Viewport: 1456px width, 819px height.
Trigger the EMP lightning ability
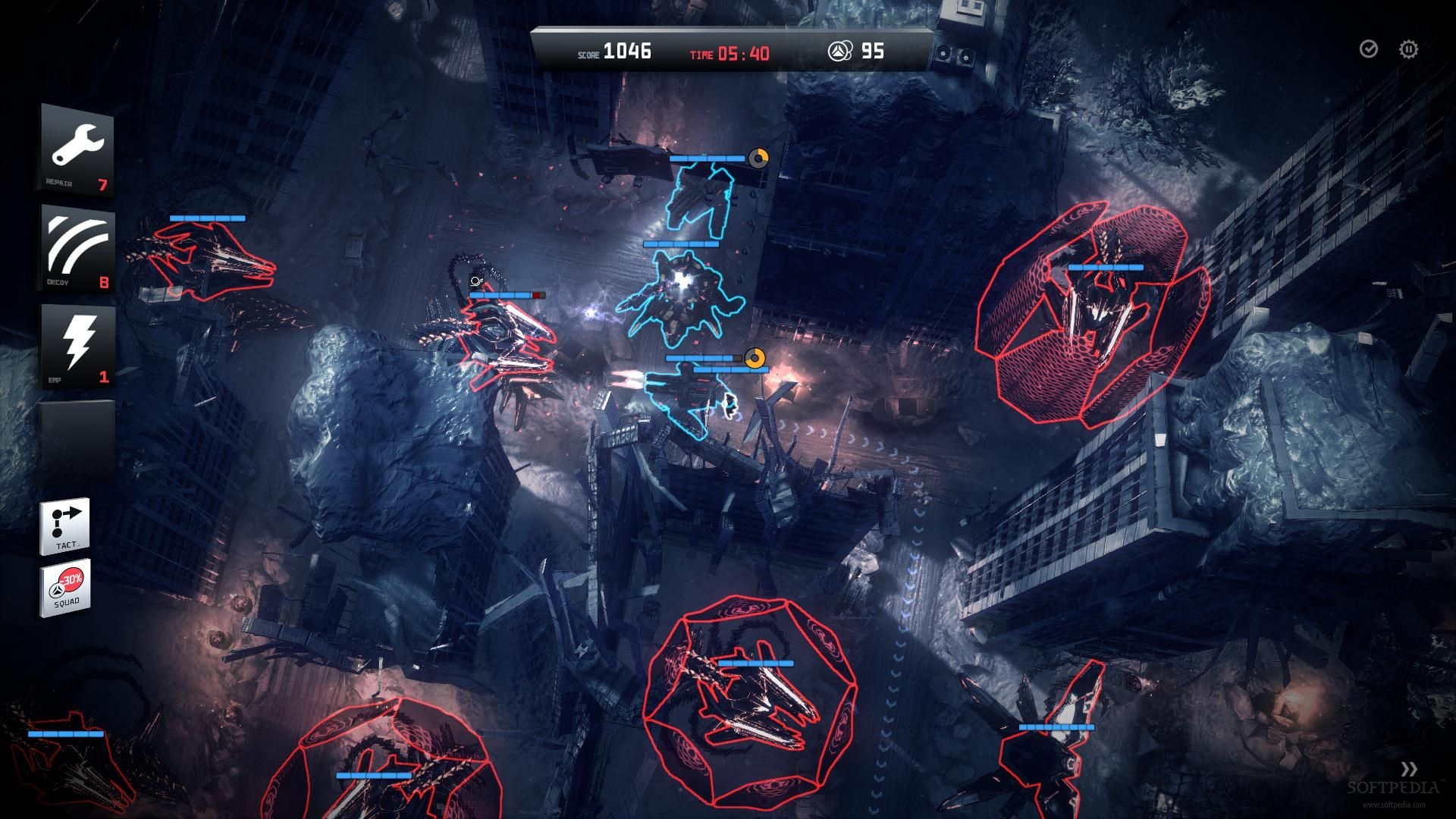(x=77, y=346)
